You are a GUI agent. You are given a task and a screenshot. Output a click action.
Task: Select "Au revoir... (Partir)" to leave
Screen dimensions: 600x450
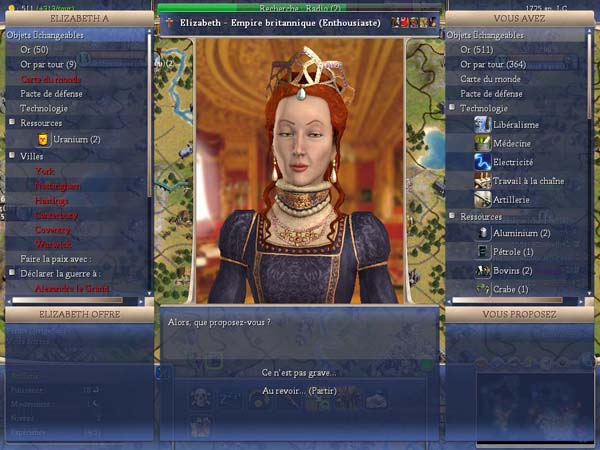(x=299, y=391)
